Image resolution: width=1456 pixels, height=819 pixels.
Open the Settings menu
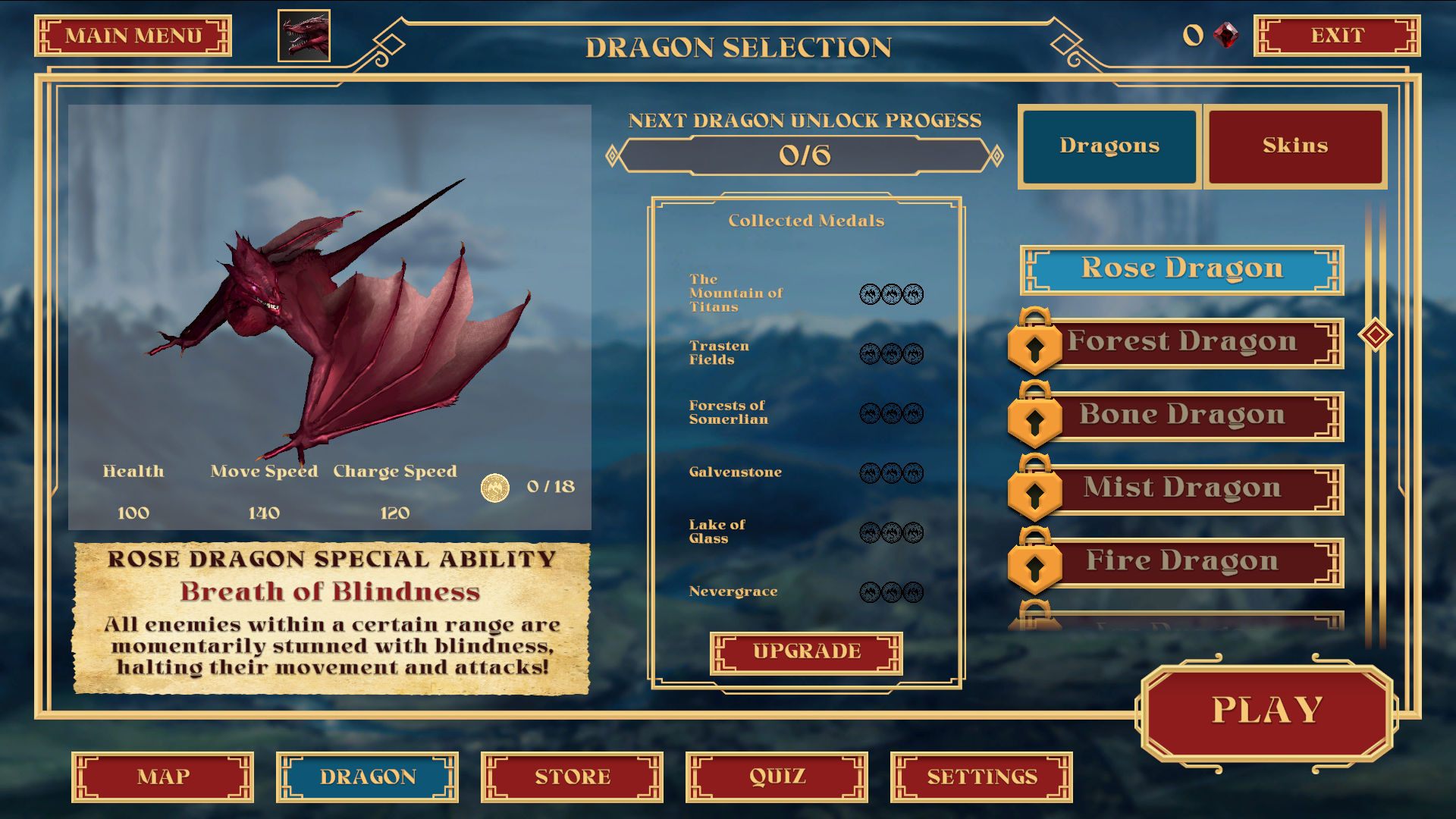[982, 777]
